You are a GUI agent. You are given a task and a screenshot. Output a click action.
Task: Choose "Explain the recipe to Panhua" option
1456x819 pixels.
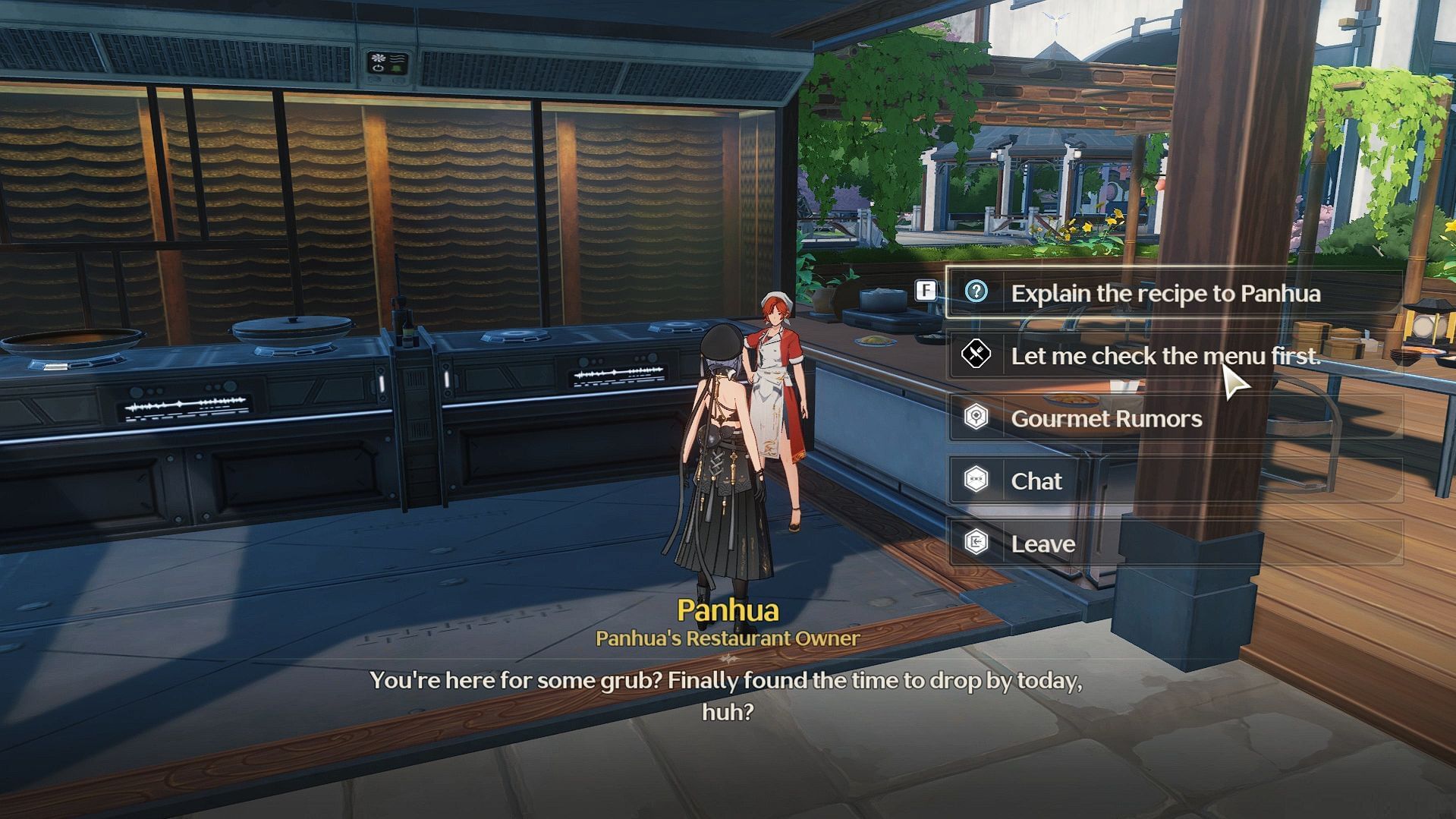1165,293
